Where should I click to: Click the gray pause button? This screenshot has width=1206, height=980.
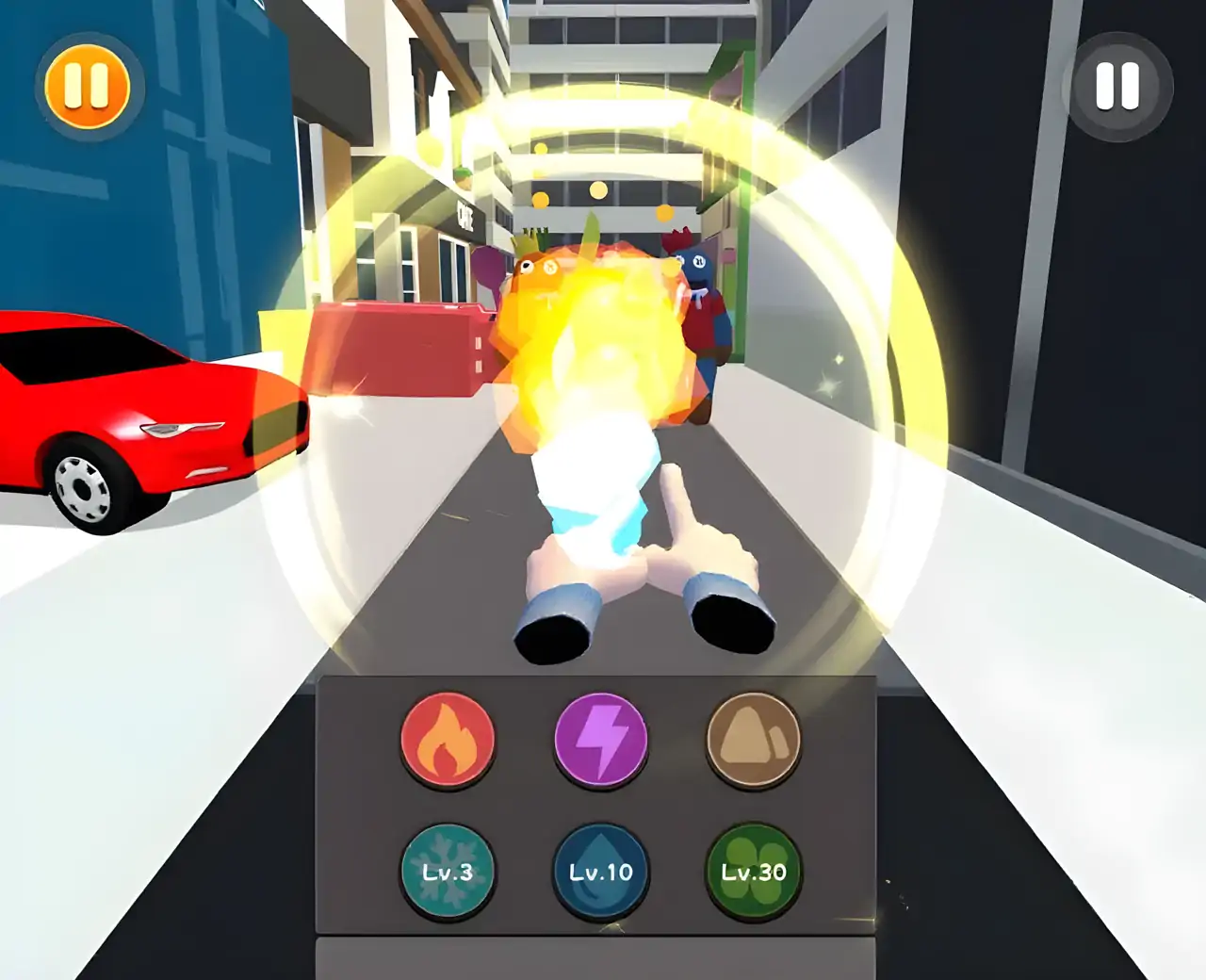[x=1118, y=87]
